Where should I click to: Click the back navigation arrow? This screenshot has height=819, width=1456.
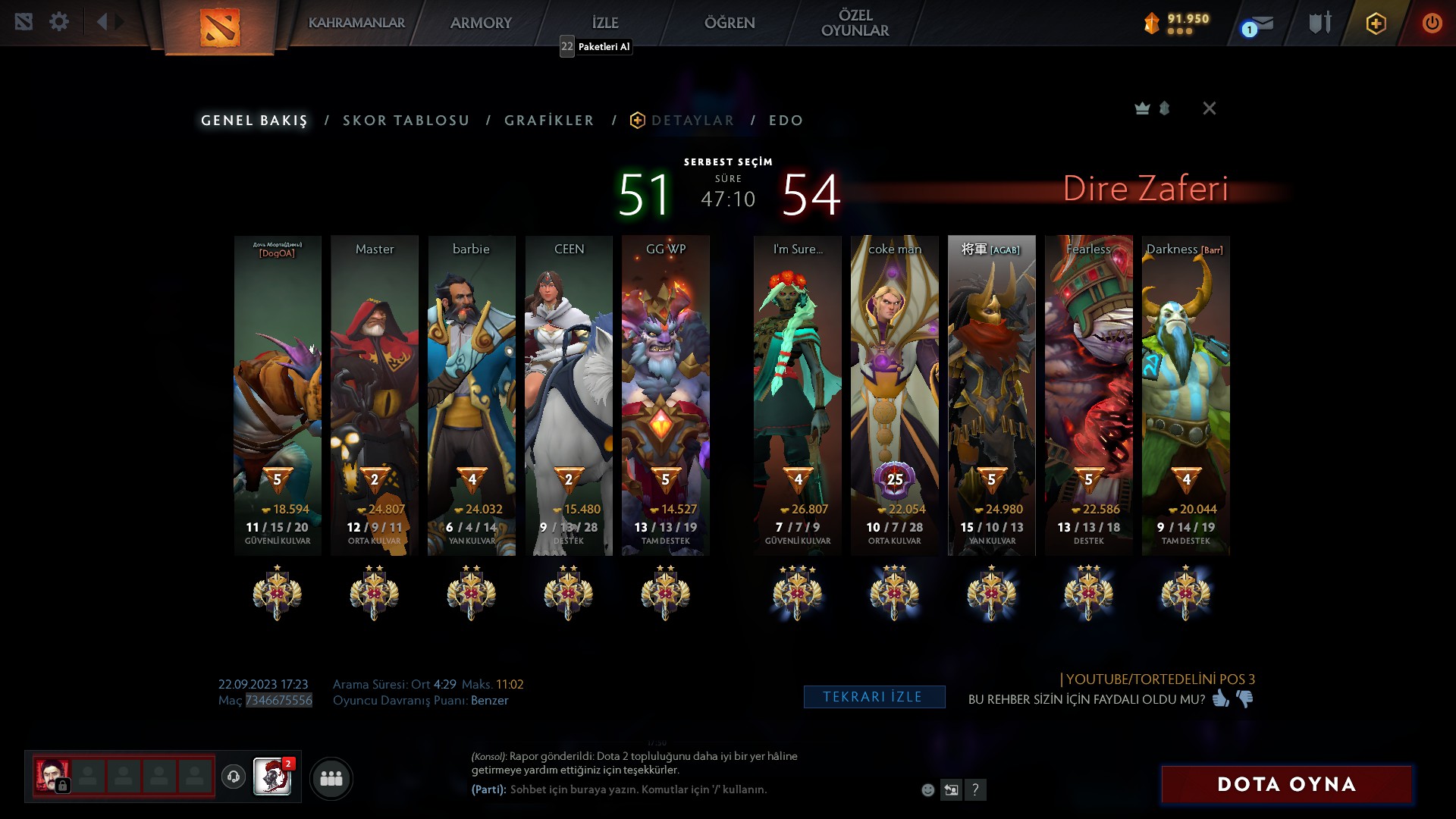(102, 21)
